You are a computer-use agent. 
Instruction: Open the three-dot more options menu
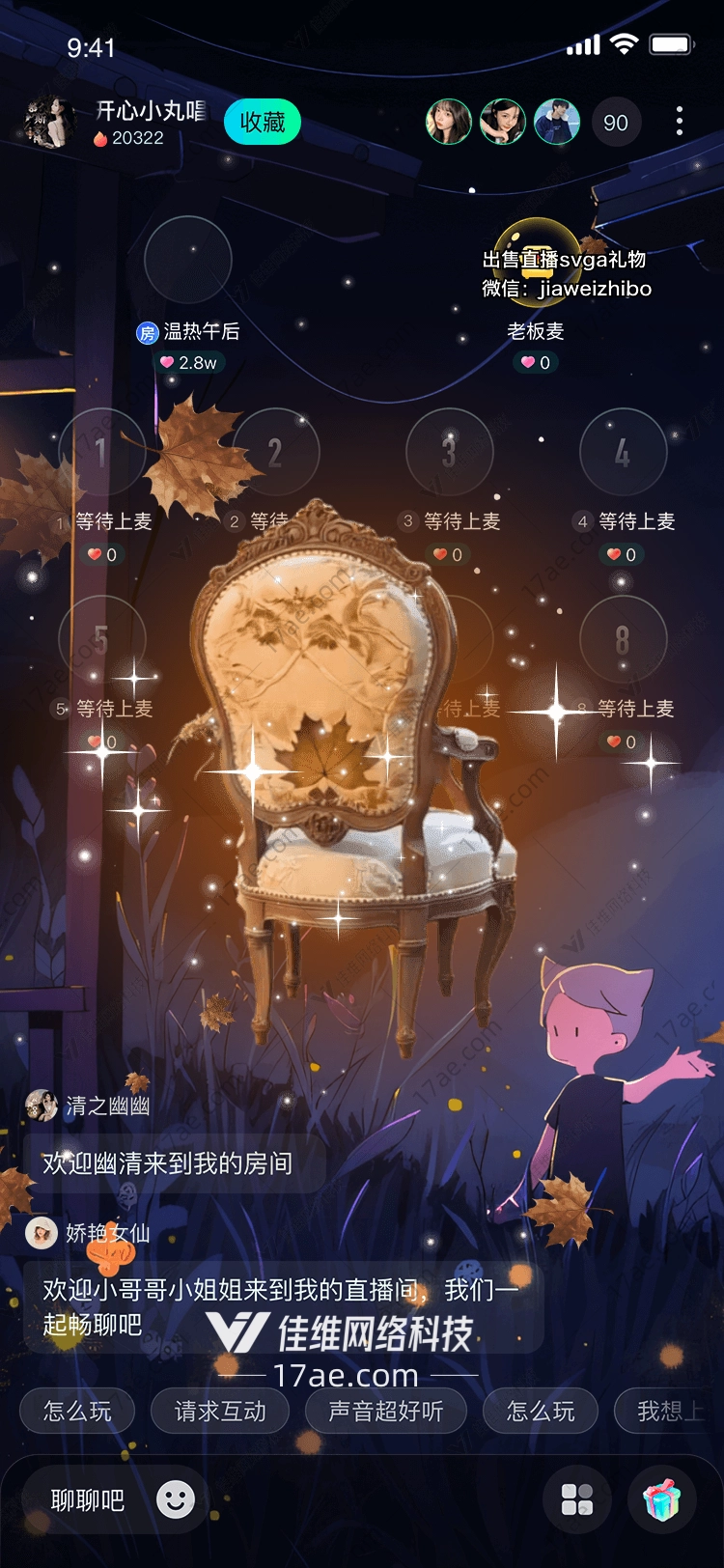click(680, 122)
